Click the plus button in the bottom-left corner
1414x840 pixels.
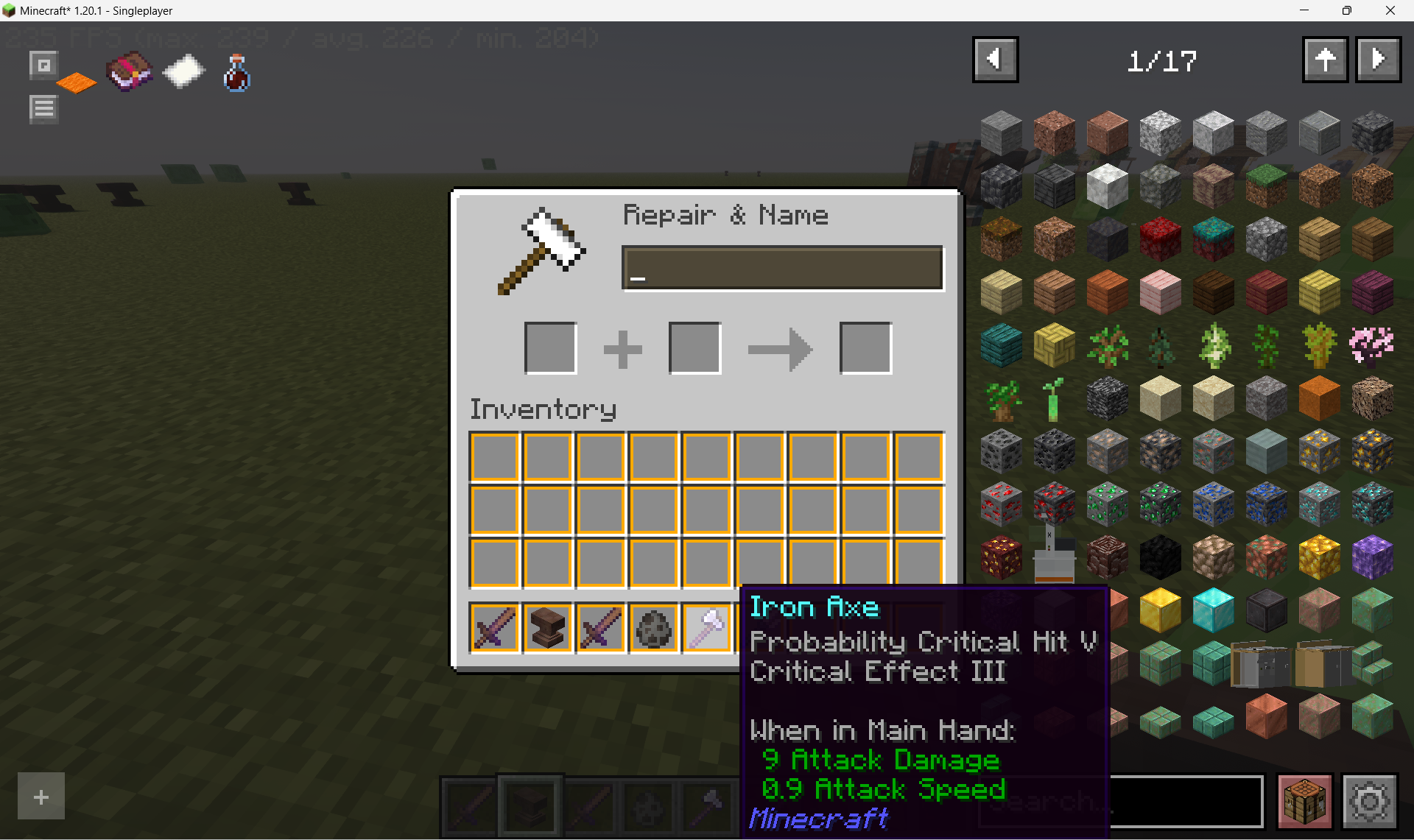click(41, 796)
